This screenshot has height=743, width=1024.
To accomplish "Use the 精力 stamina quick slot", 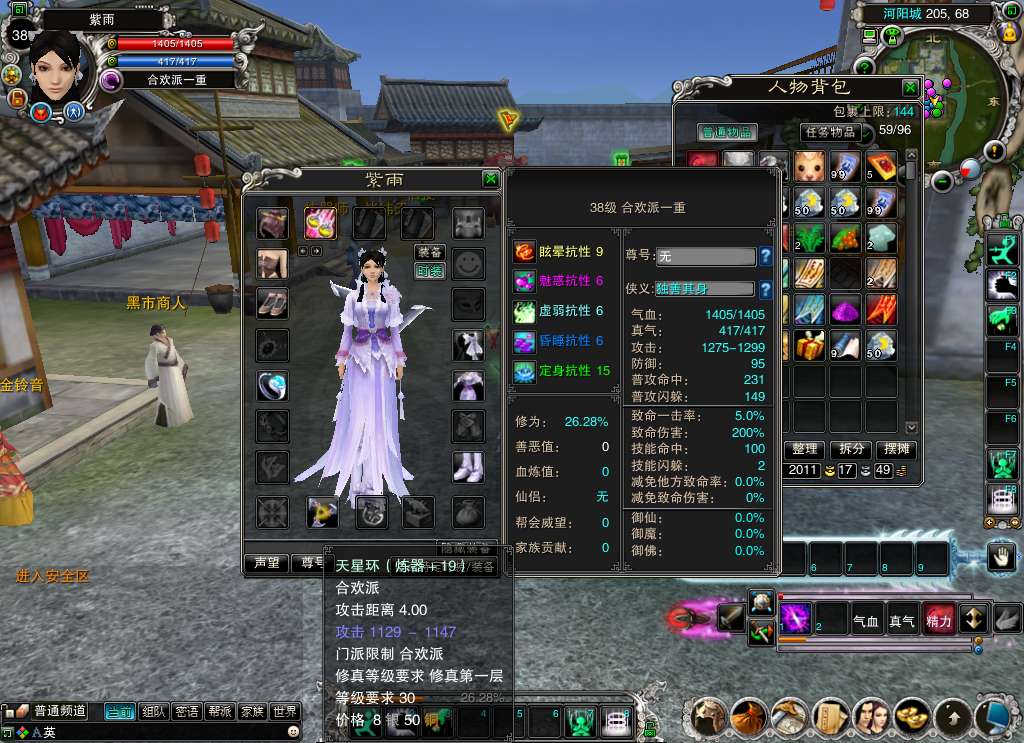I will click(x=938, y=621).
